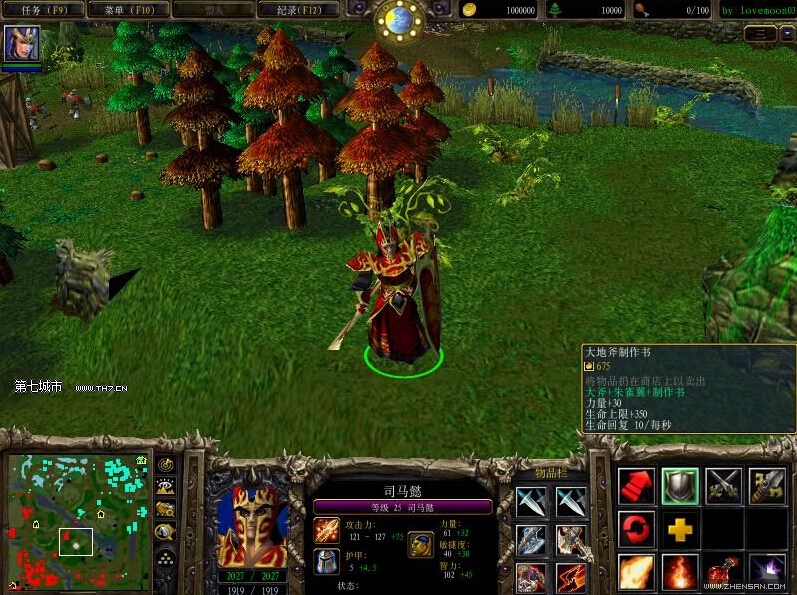Click the attack damage sword icon
The height and width of the screenshot is (595, 797).
tap(327, 530)
